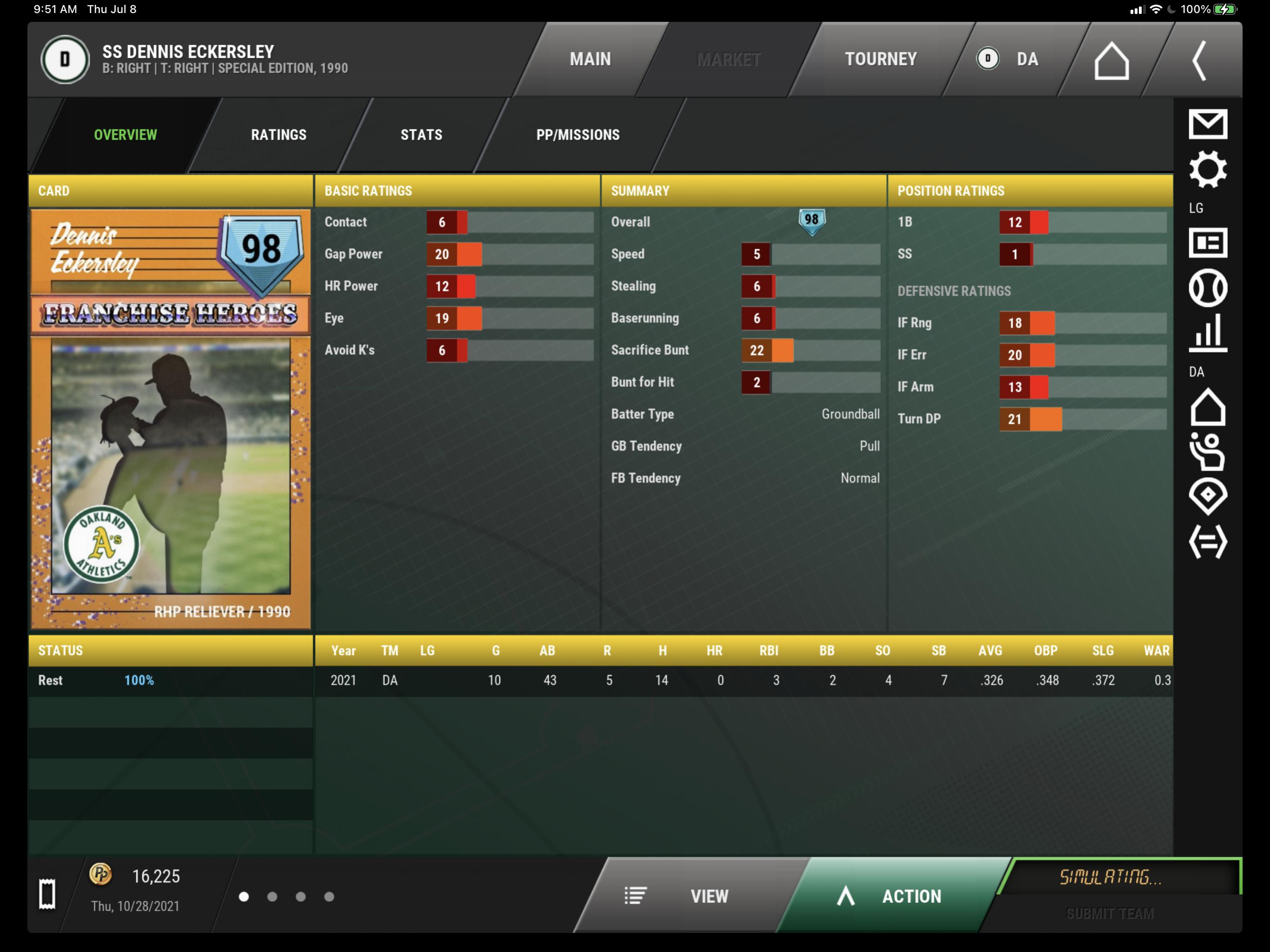Open the MAIN menu tab
Viewport: 1270px width, 952px height.
pyautogui.click(x=590, y=59)
